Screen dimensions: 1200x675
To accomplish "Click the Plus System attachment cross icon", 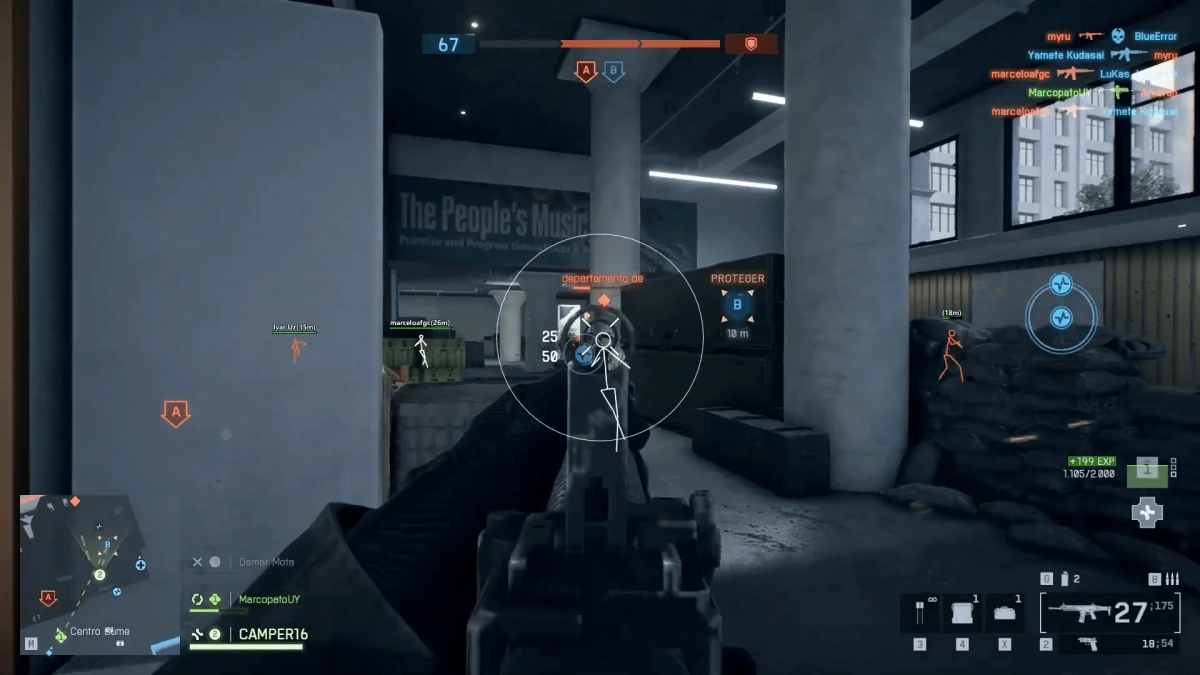I will point(1147,513).
